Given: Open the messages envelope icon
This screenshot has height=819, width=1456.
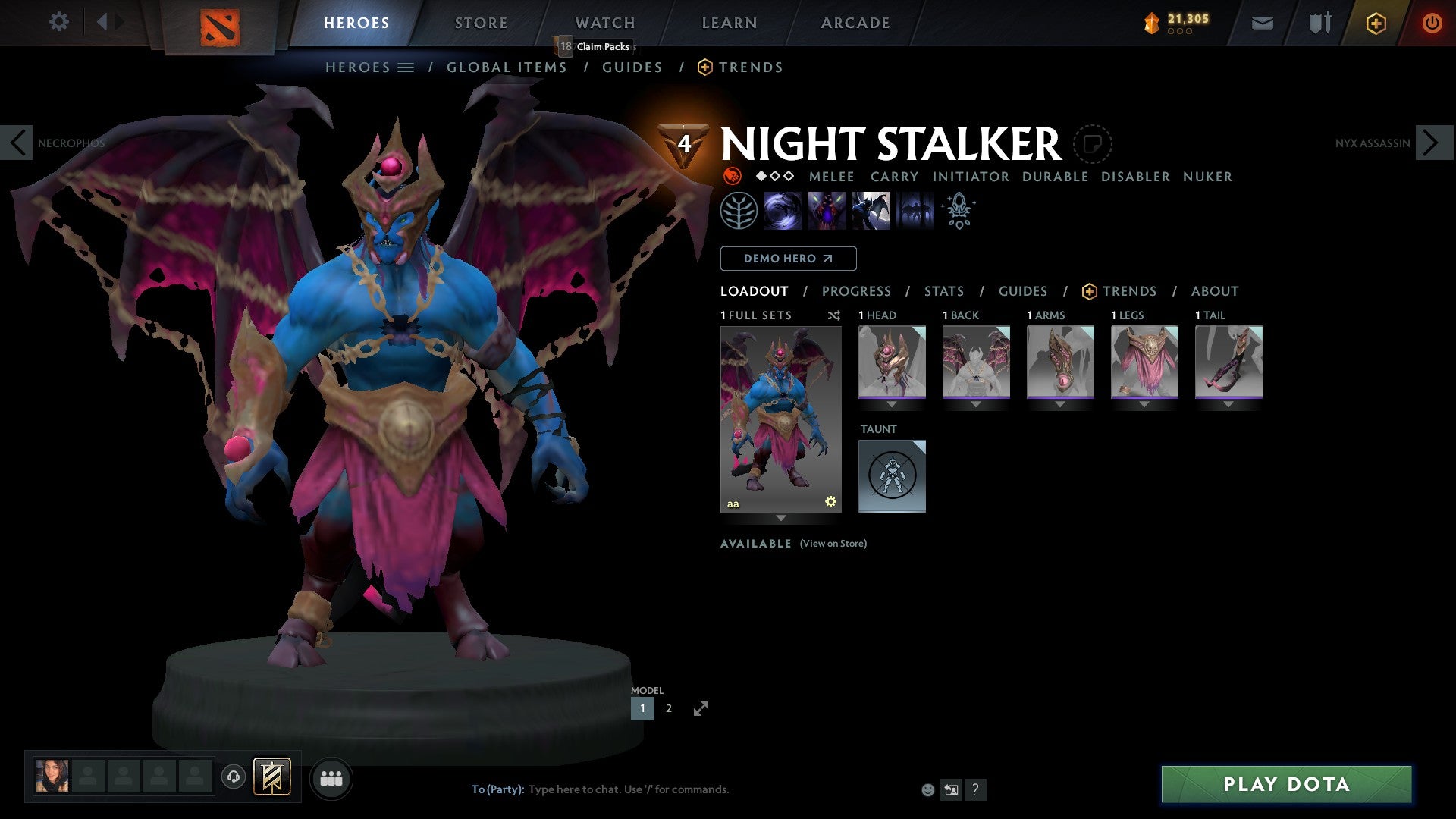Looking at the screenshot, I should click(x=1262, y=23).
